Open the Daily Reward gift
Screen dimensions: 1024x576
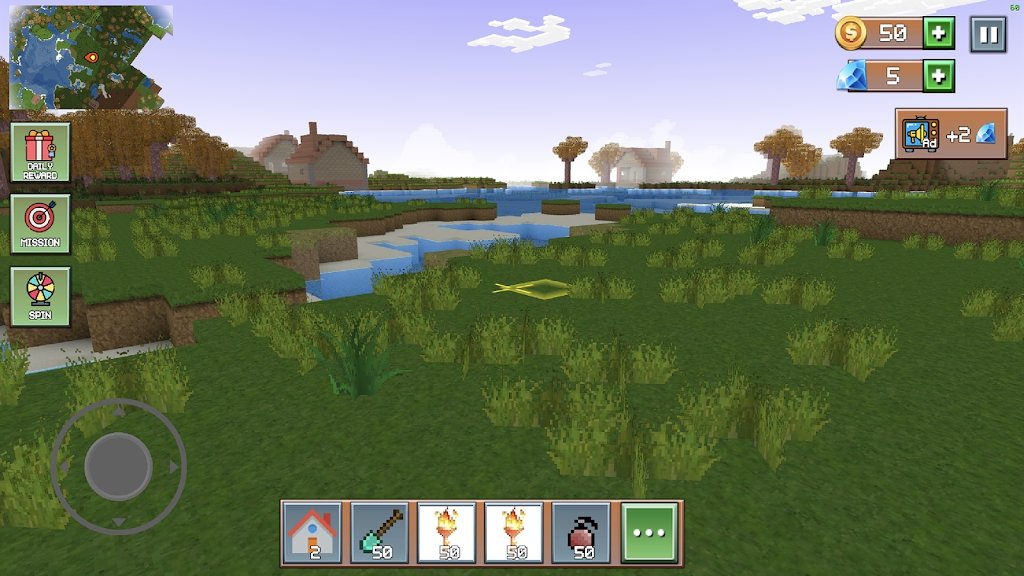[41, 153]
